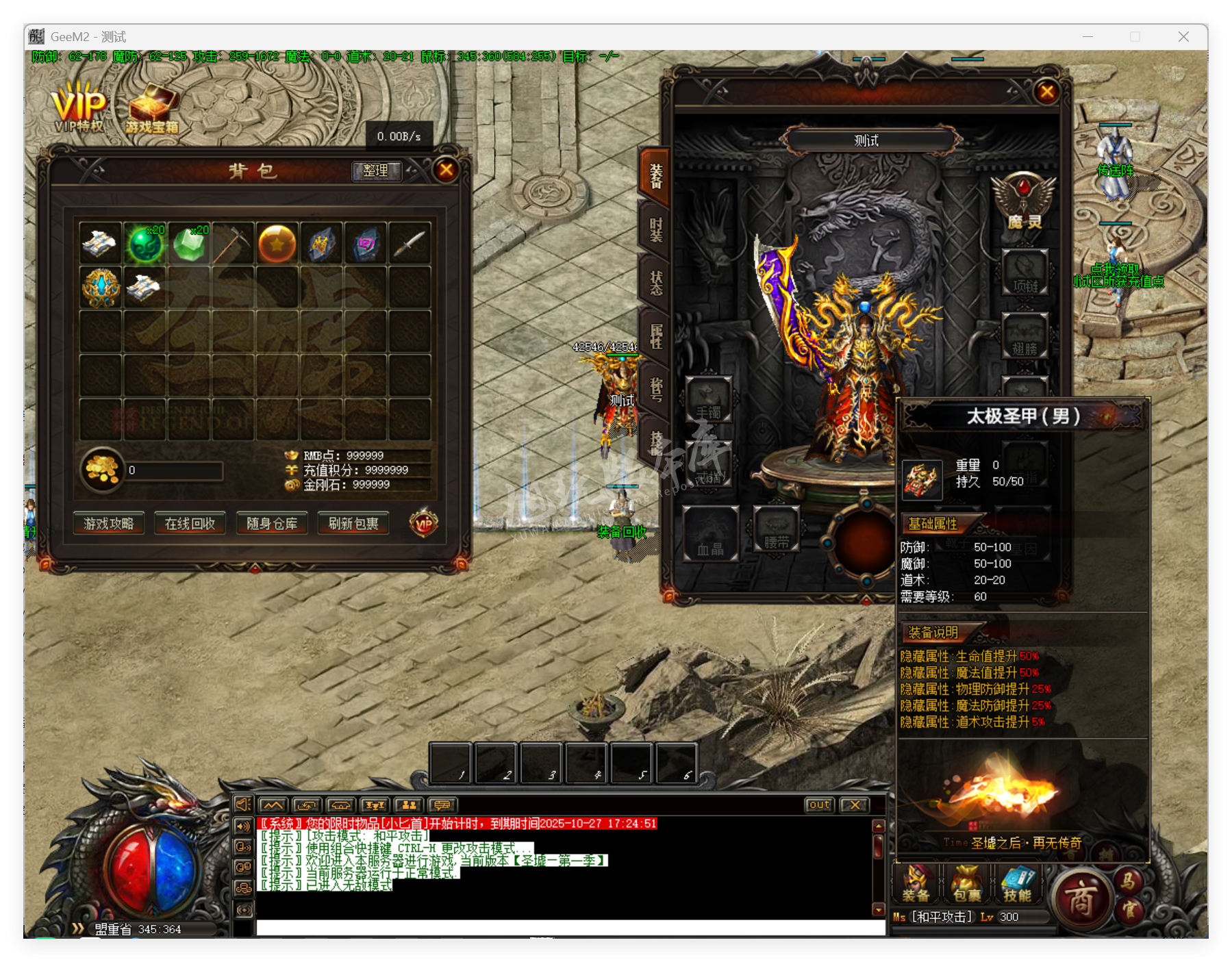Screen dimensions: 1232x962
Task: Open the 商 shop orb
Action: pos(1081,896)
